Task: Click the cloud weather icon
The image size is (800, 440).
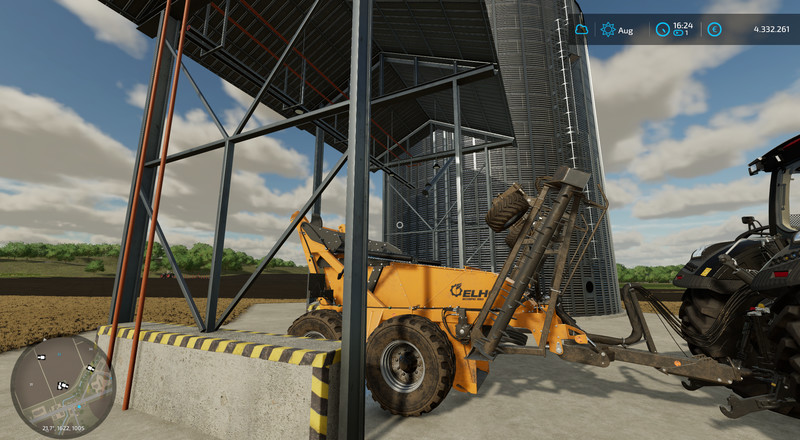Action: 581,30
